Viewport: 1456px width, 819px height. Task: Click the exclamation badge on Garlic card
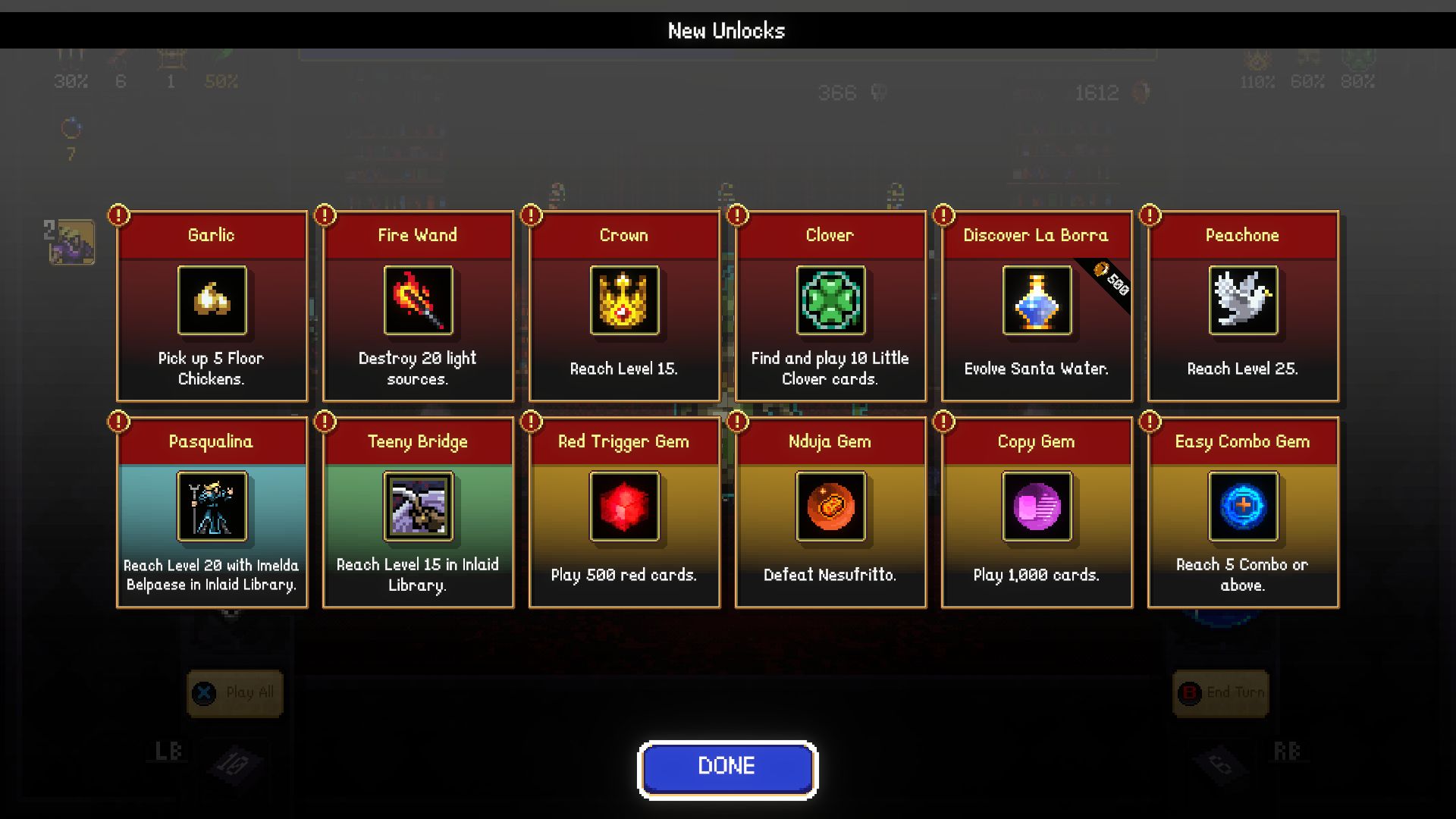click(118, 215)
